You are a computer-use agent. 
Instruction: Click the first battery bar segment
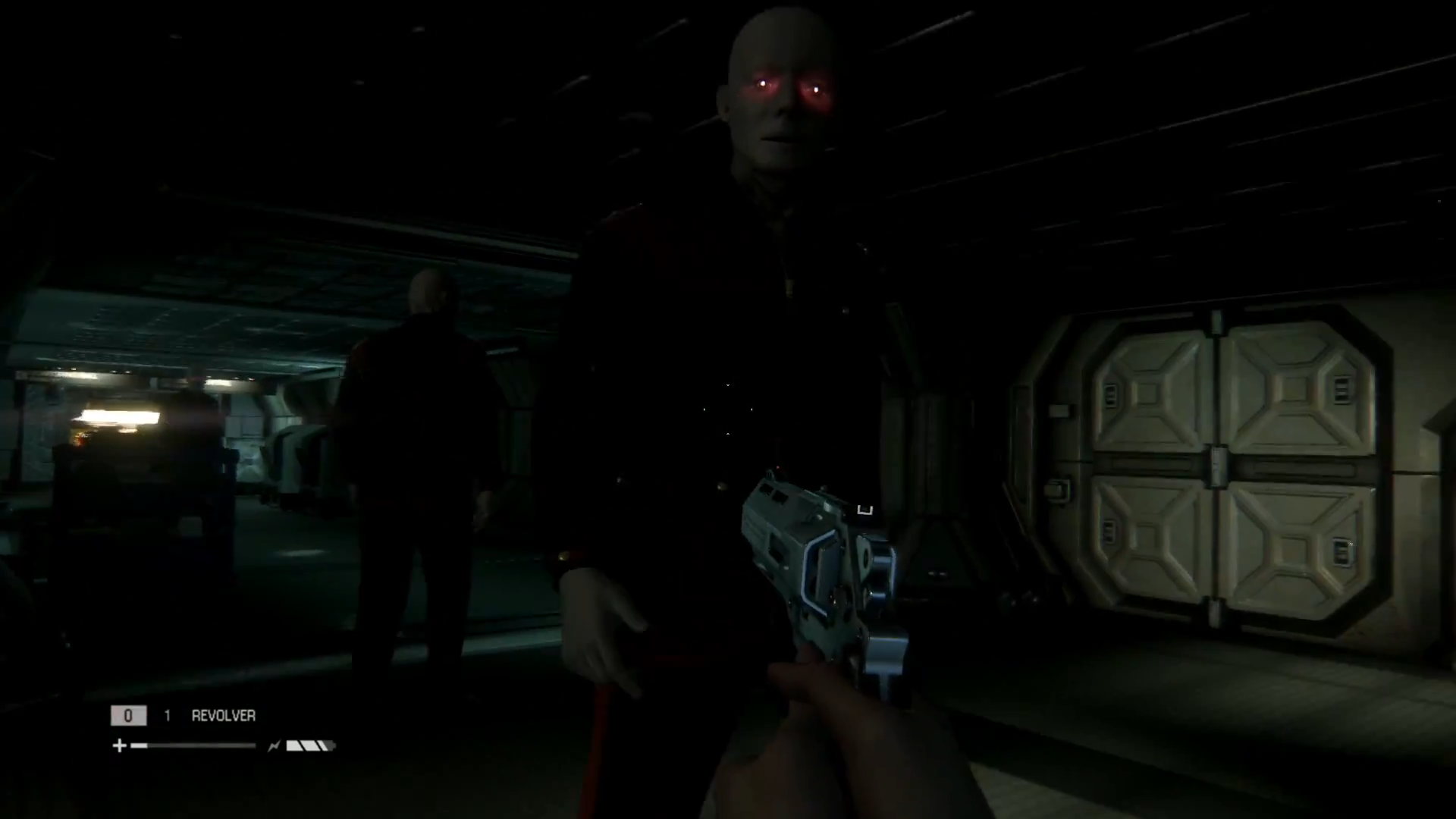pyautogui.click(x=293, y=746)
